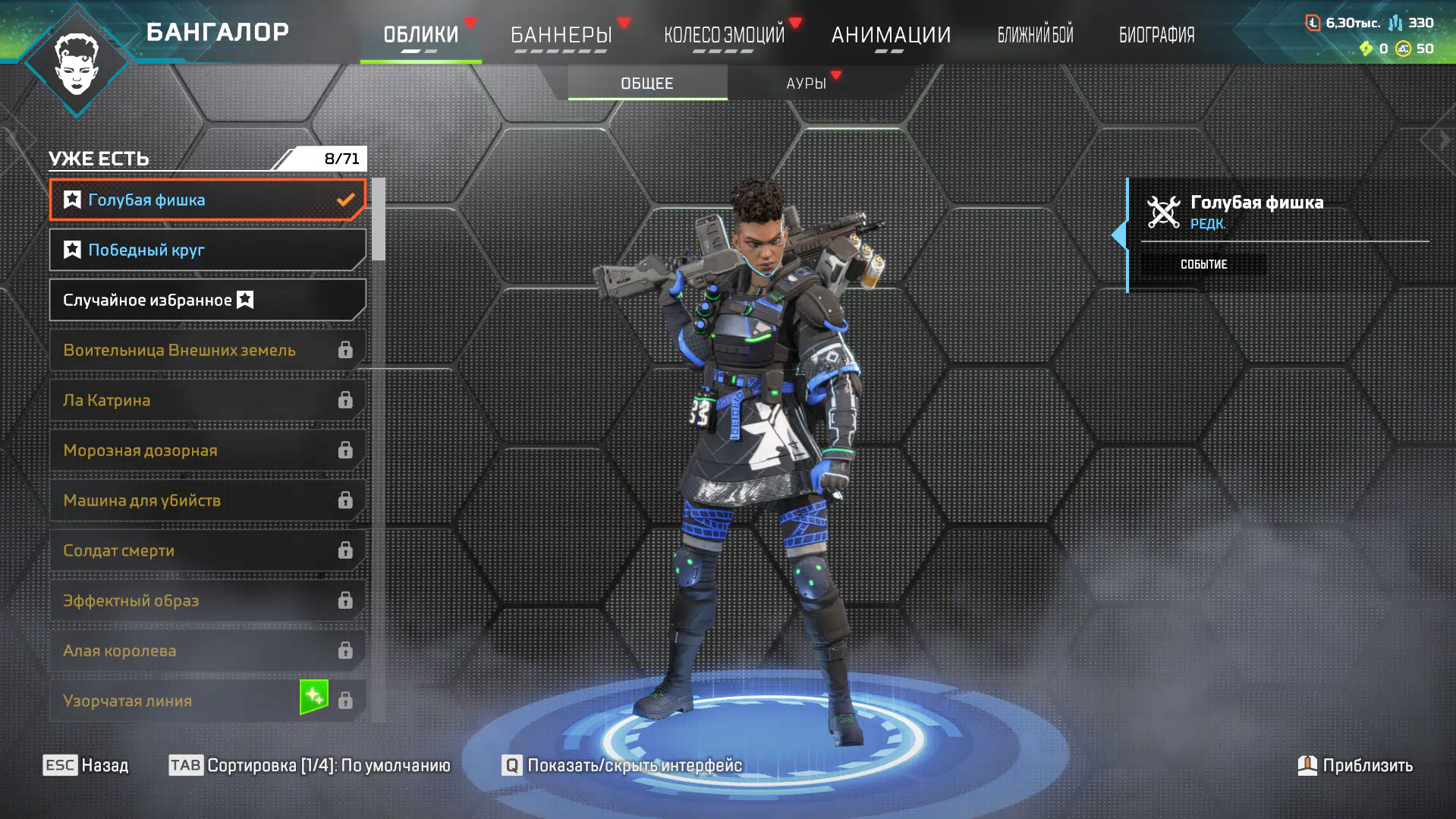This screenshot has height=819, width=1456.
Task: Preview locked skin Воительница Внешних земель
Action: (206, 350)
